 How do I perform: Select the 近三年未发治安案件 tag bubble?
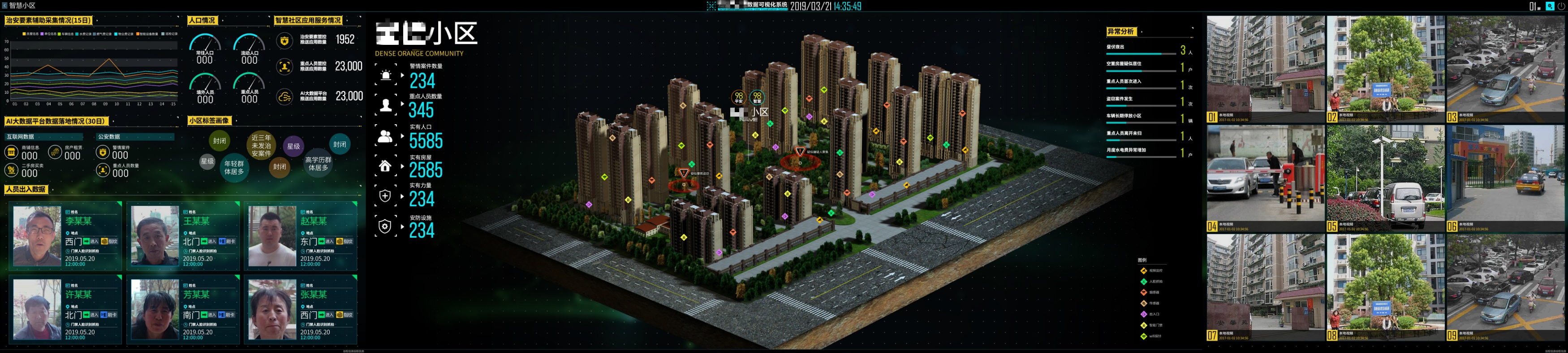click(261, 146)
